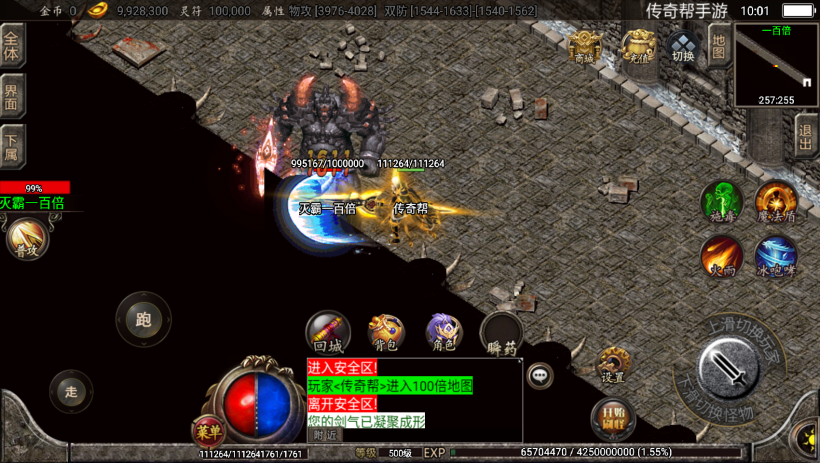Open the 背包 backpack
Screen dimensions: 820x463
pyautogui.click(x=386, y=332)
